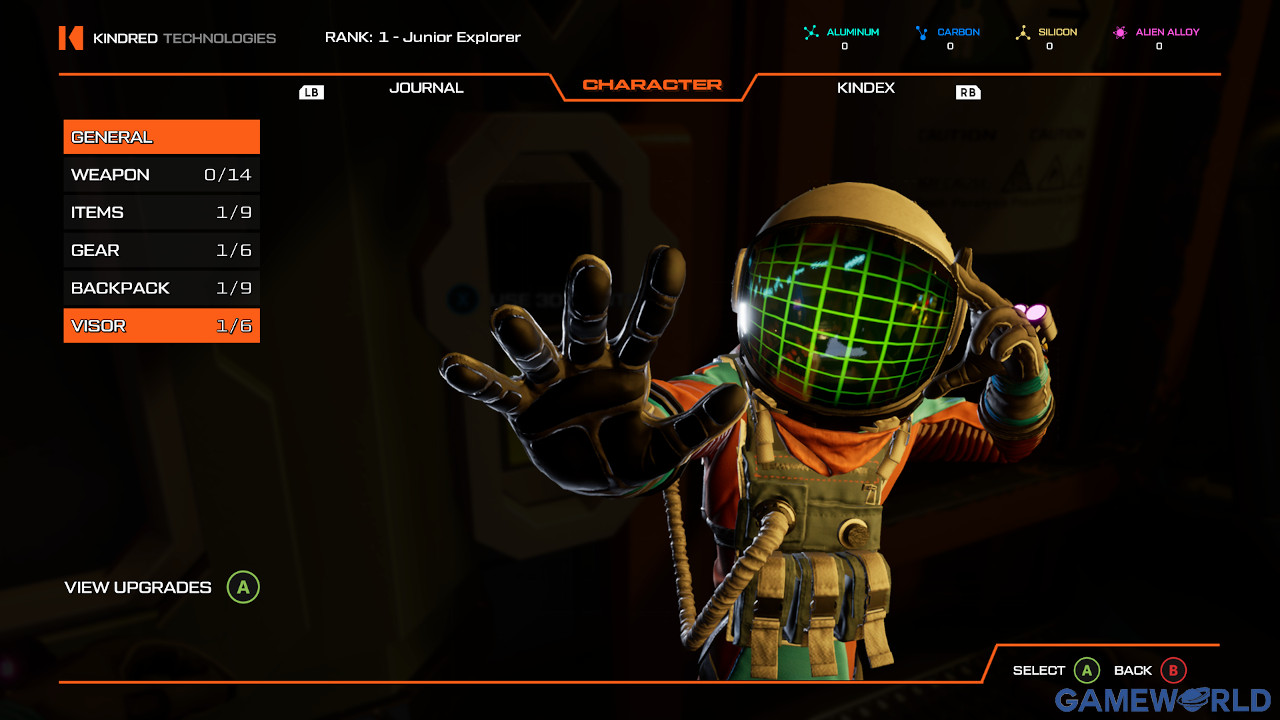Click the Silicon resource icon
Viewport: 1280px width, 720px height.
1022,31
